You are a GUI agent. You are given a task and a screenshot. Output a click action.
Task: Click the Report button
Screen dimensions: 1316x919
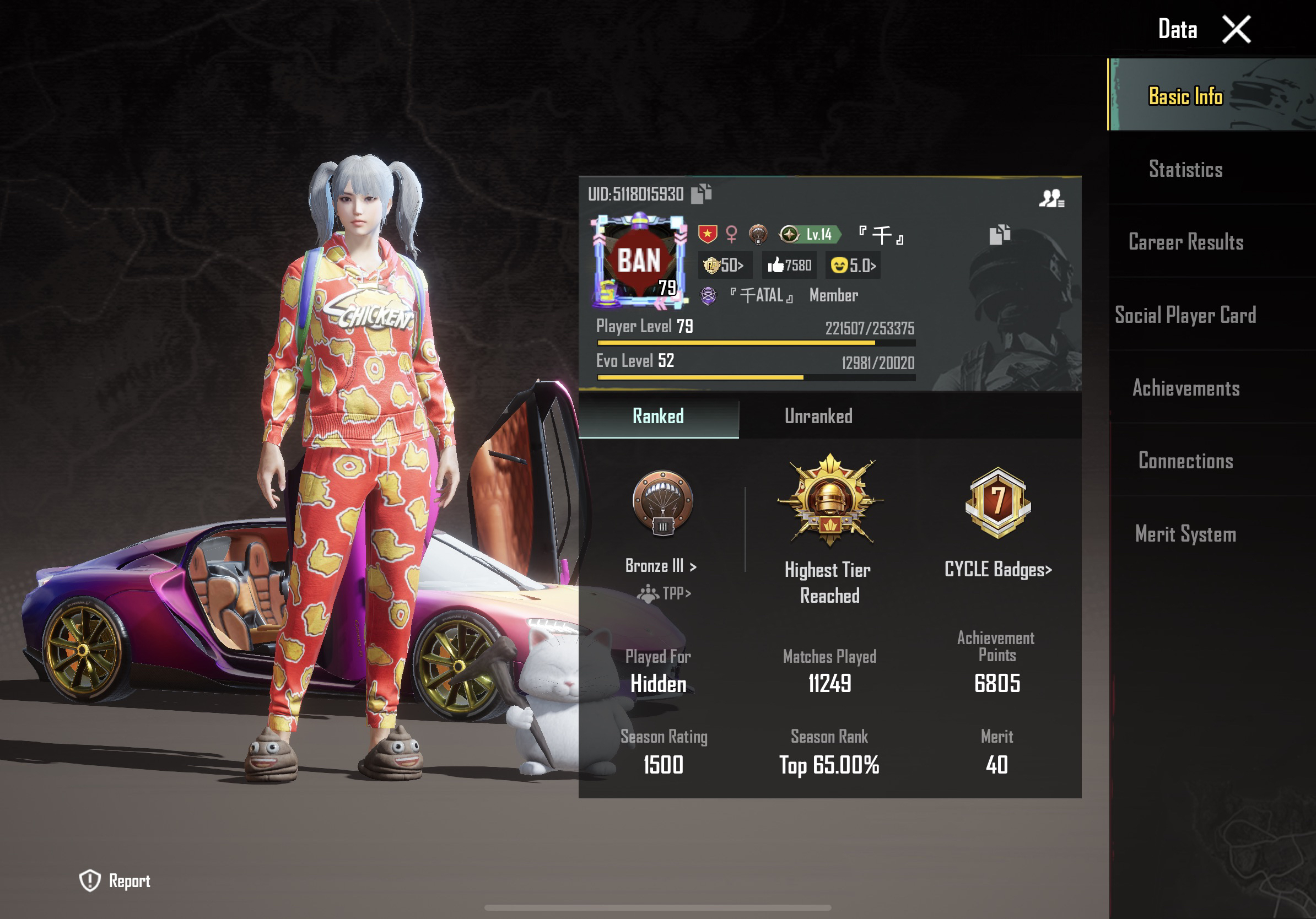point(115,880)
